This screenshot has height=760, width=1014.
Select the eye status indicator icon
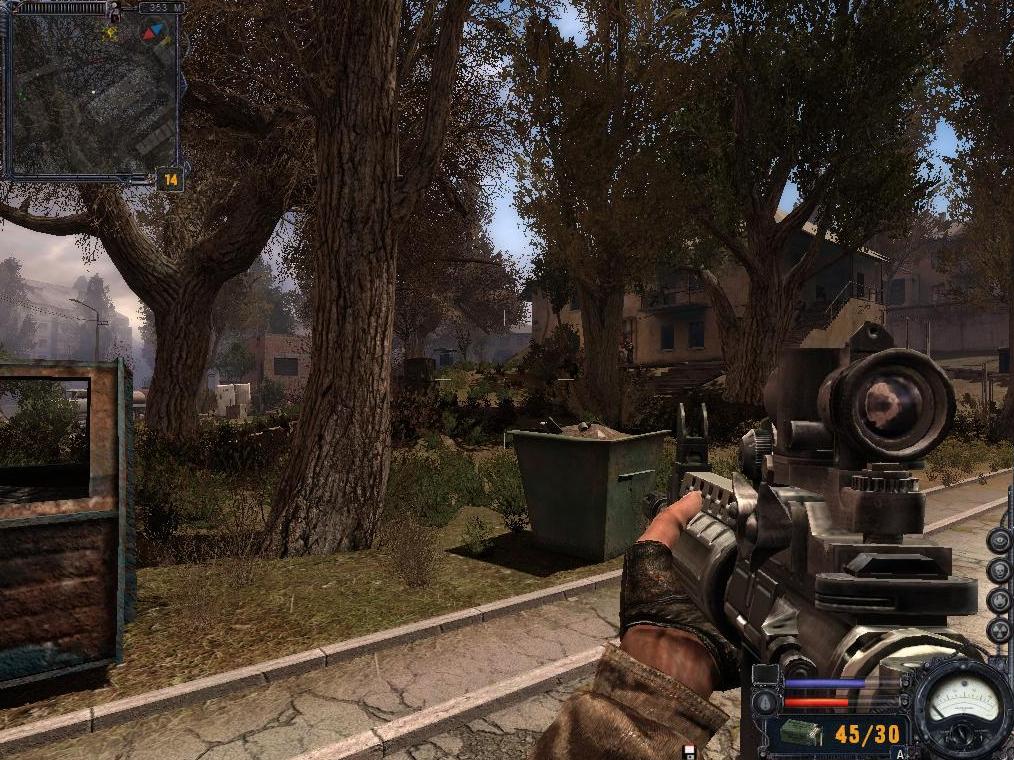[998, 540]
